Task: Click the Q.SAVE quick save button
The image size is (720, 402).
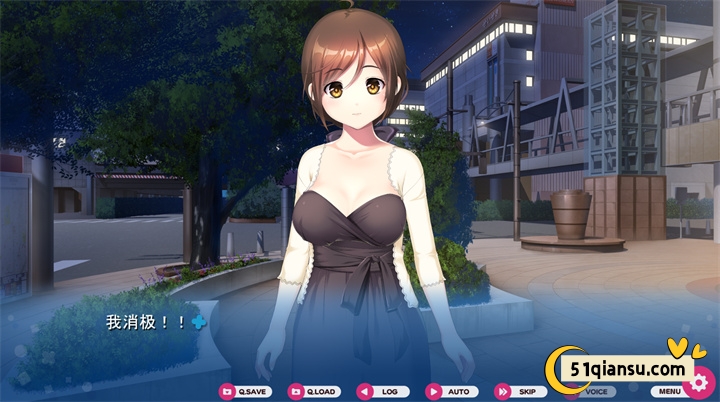Action: 245,392
